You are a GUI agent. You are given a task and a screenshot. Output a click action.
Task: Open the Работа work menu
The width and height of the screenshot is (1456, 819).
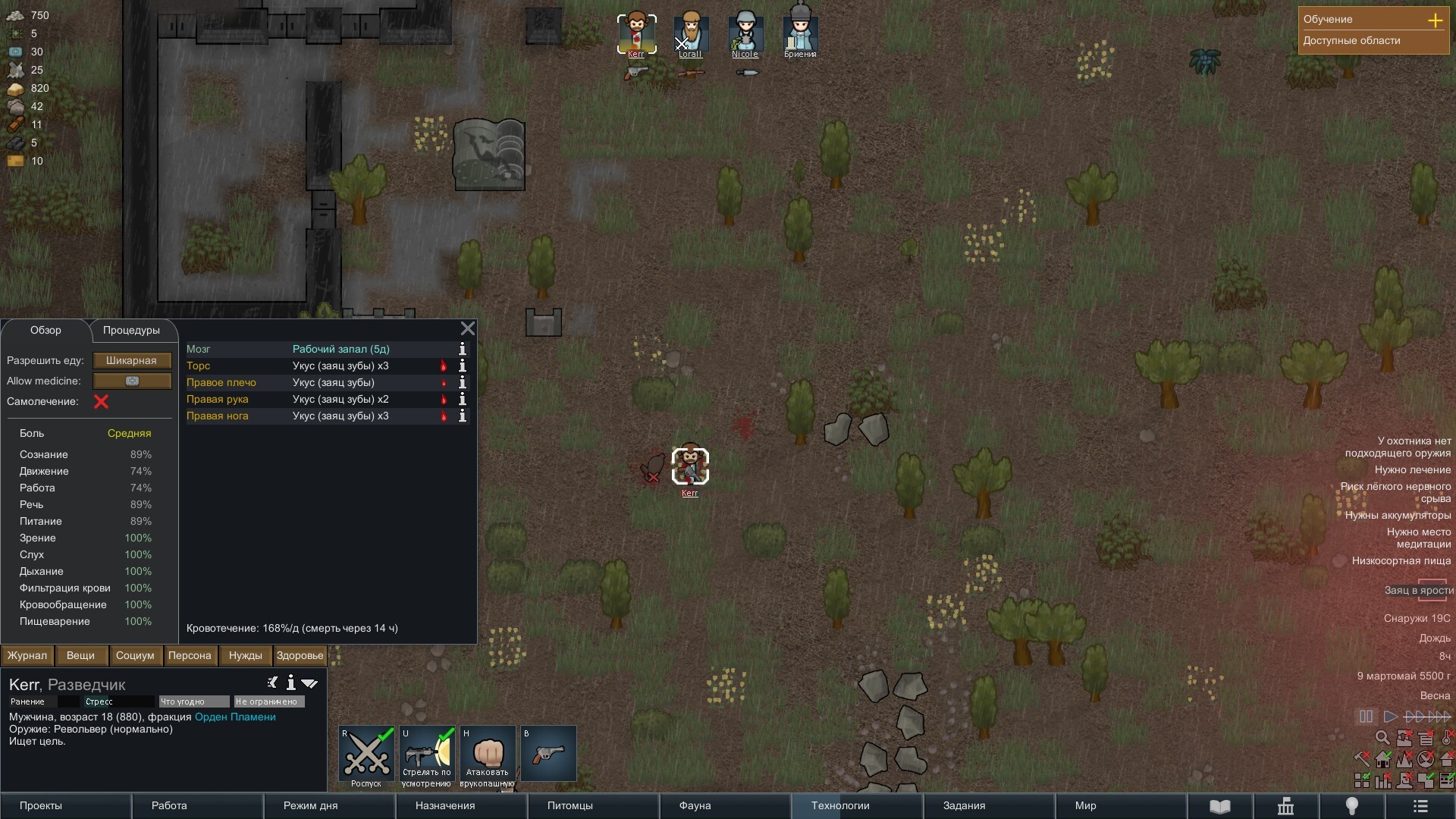[169, 806]
